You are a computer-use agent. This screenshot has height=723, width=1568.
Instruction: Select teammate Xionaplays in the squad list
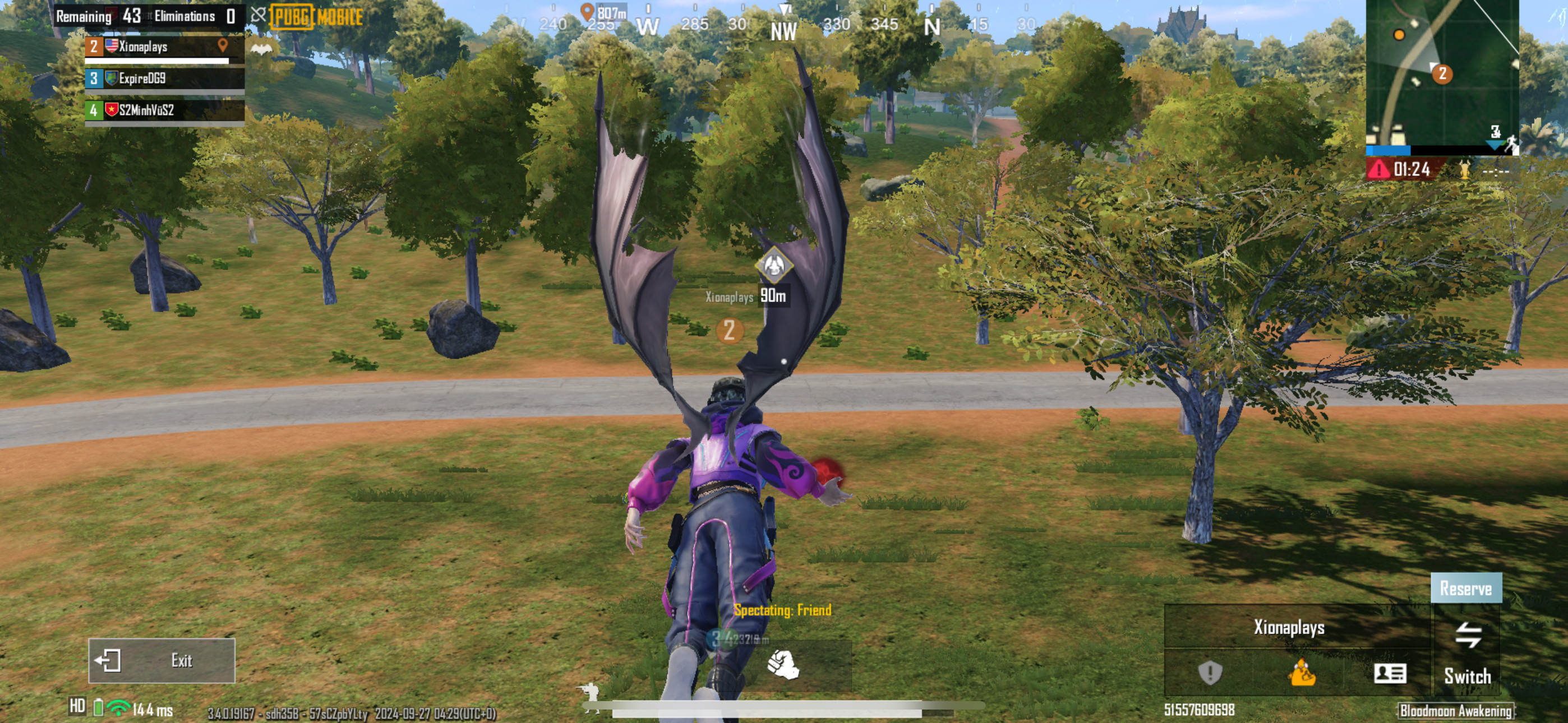(x=164, y=48)
